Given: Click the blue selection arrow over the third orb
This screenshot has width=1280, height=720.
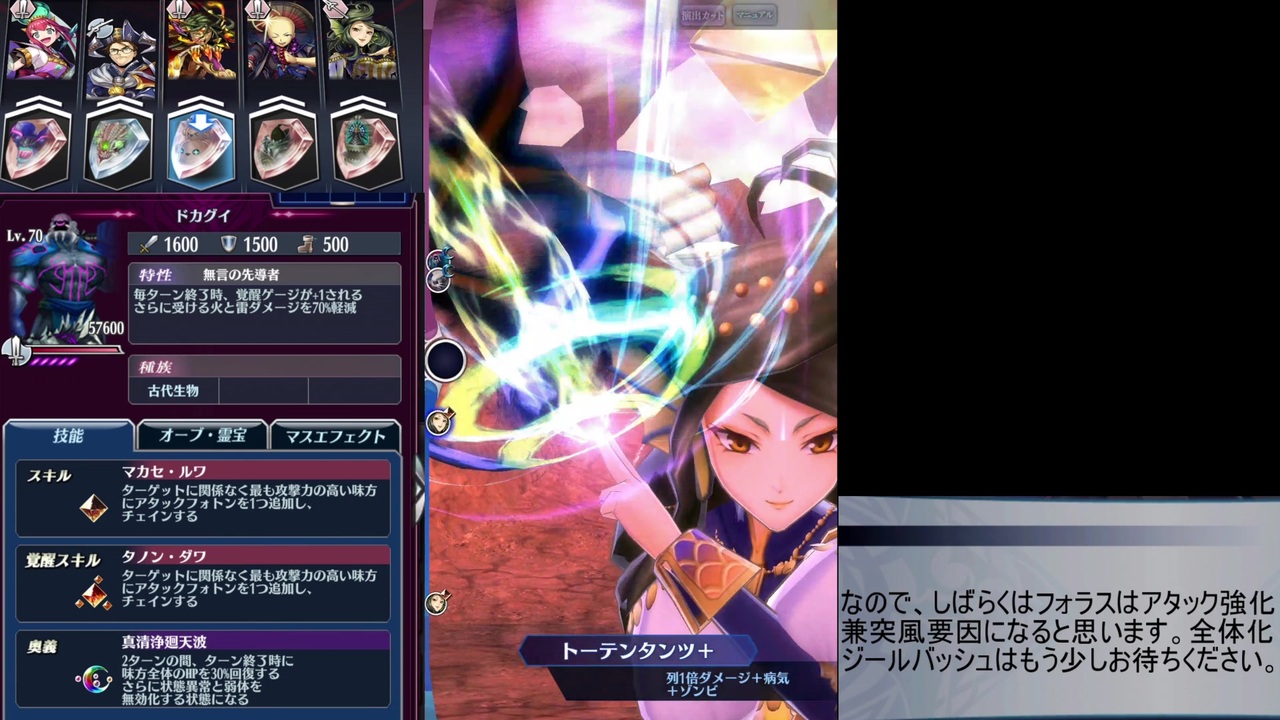Looking at the screenshot, I should [x=201, y=122].
